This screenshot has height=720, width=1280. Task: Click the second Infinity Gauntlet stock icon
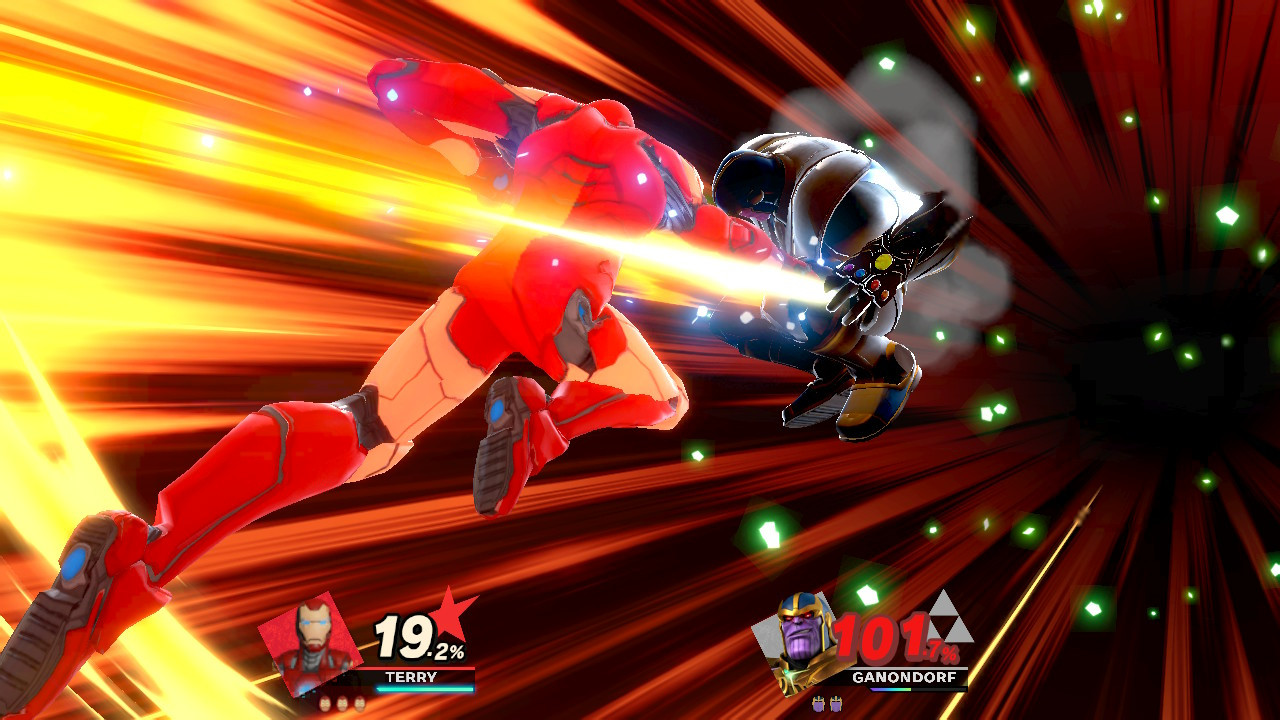(835, 703)
